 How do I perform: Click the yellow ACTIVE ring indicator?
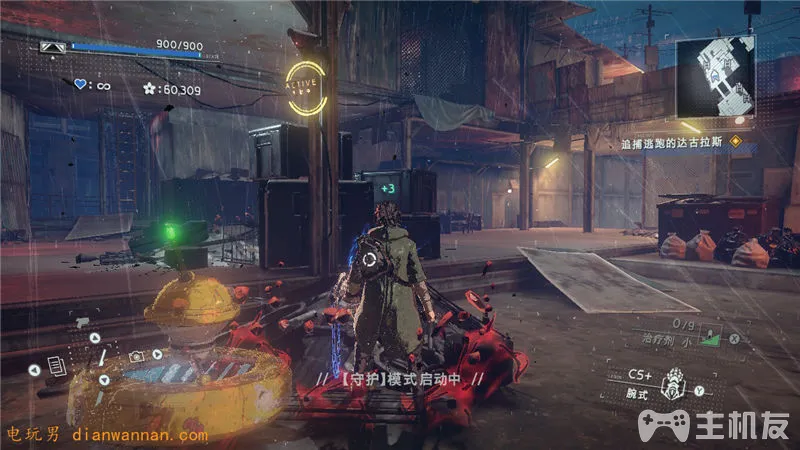(305, 84)
